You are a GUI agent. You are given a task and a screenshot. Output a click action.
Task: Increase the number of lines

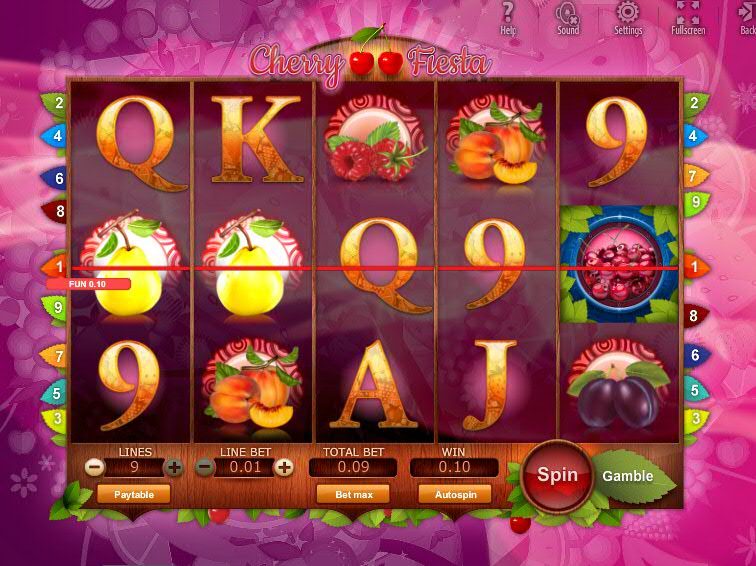tap(174, 467)
